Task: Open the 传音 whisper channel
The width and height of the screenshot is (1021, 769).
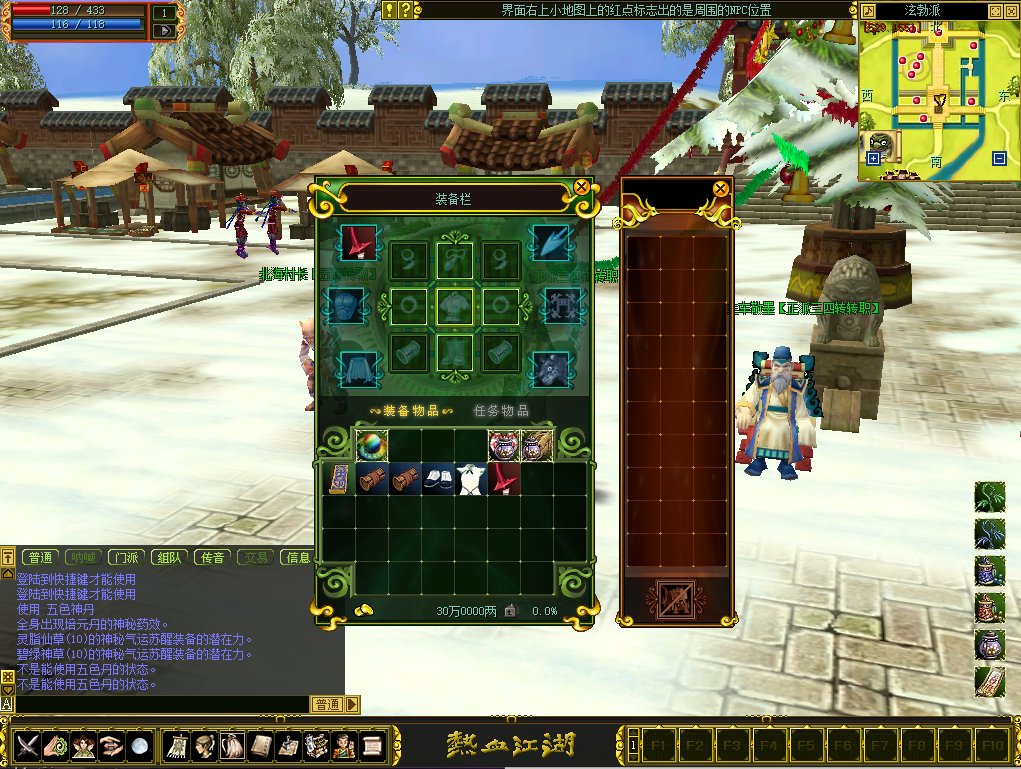Action: (212, 557)
